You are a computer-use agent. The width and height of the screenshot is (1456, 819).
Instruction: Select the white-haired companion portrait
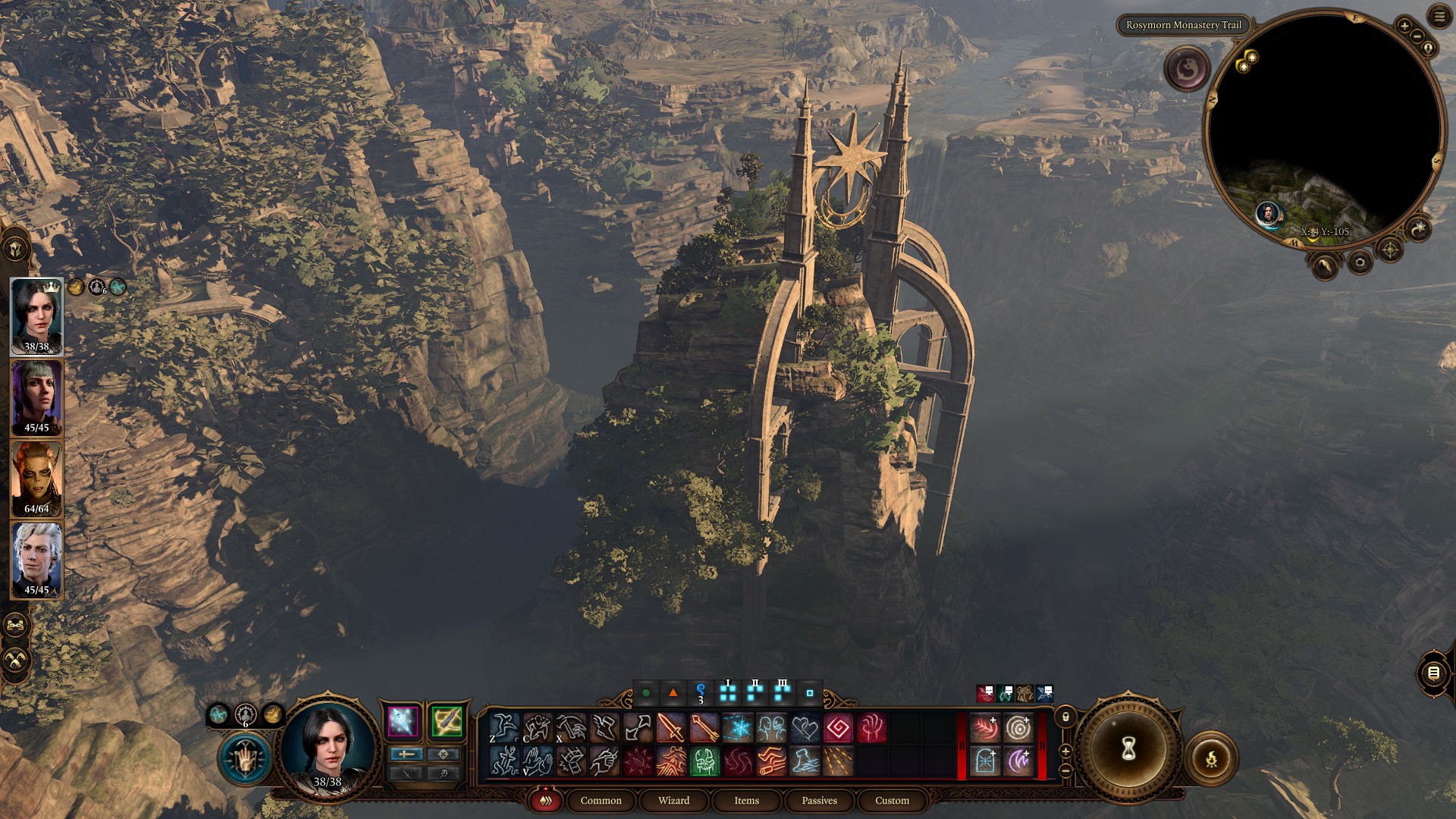pyautogui.click(x=36, y=560)
